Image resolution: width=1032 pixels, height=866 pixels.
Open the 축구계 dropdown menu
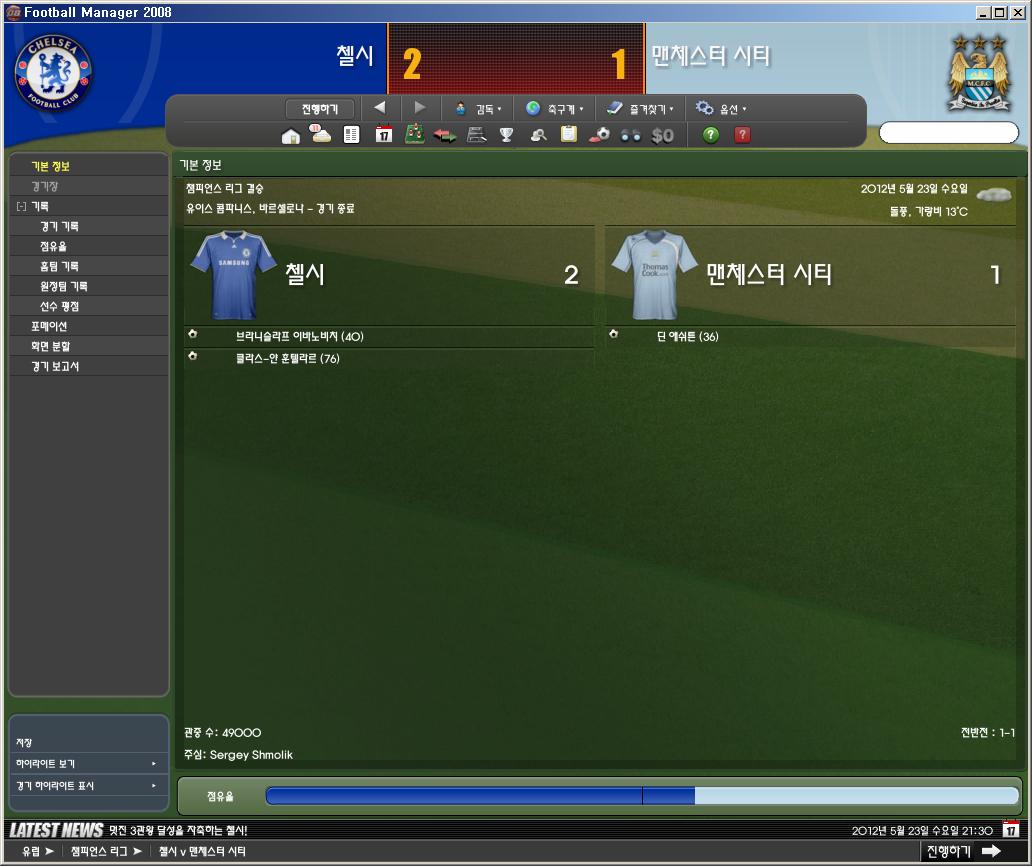(554, 109)
